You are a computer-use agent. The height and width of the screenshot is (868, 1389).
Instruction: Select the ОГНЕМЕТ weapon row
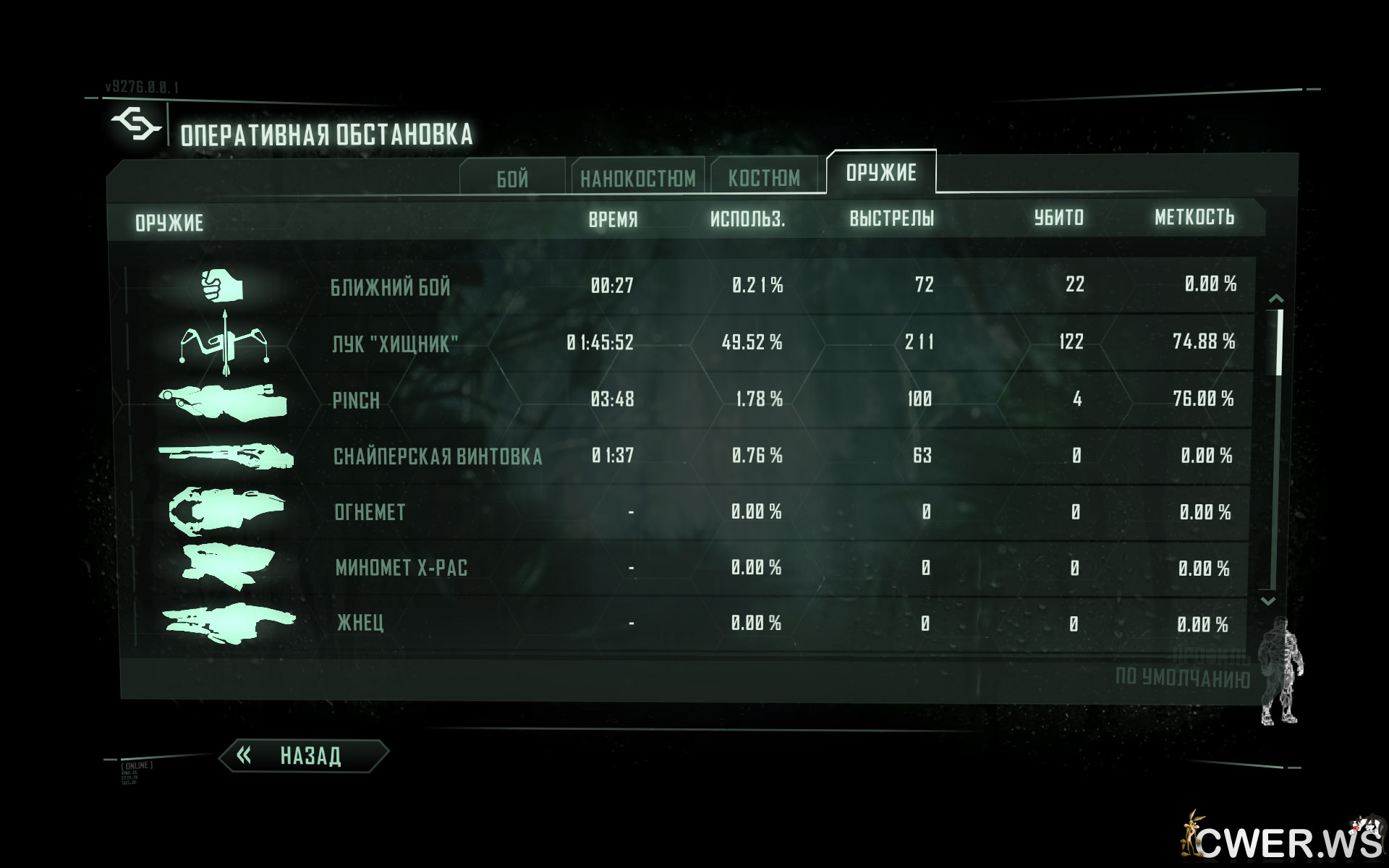pos(370,512)
